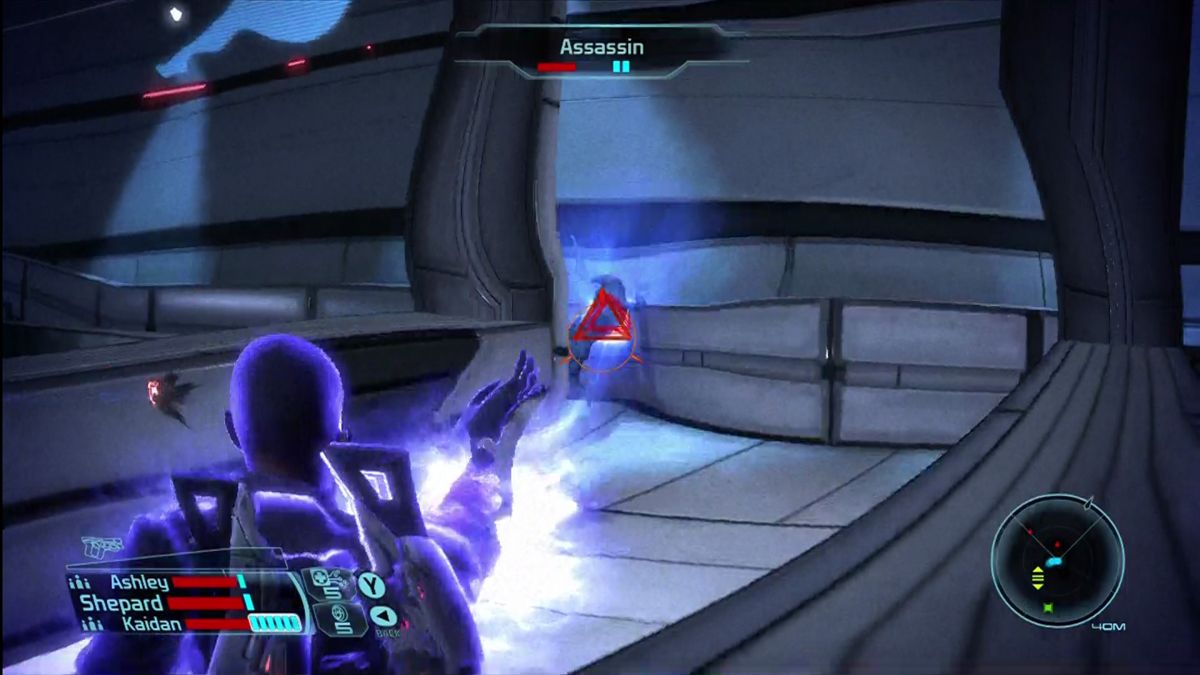Select the Assassin target nameplate
The height and width of the screenshot is (675, 1200).
(601, 47)
